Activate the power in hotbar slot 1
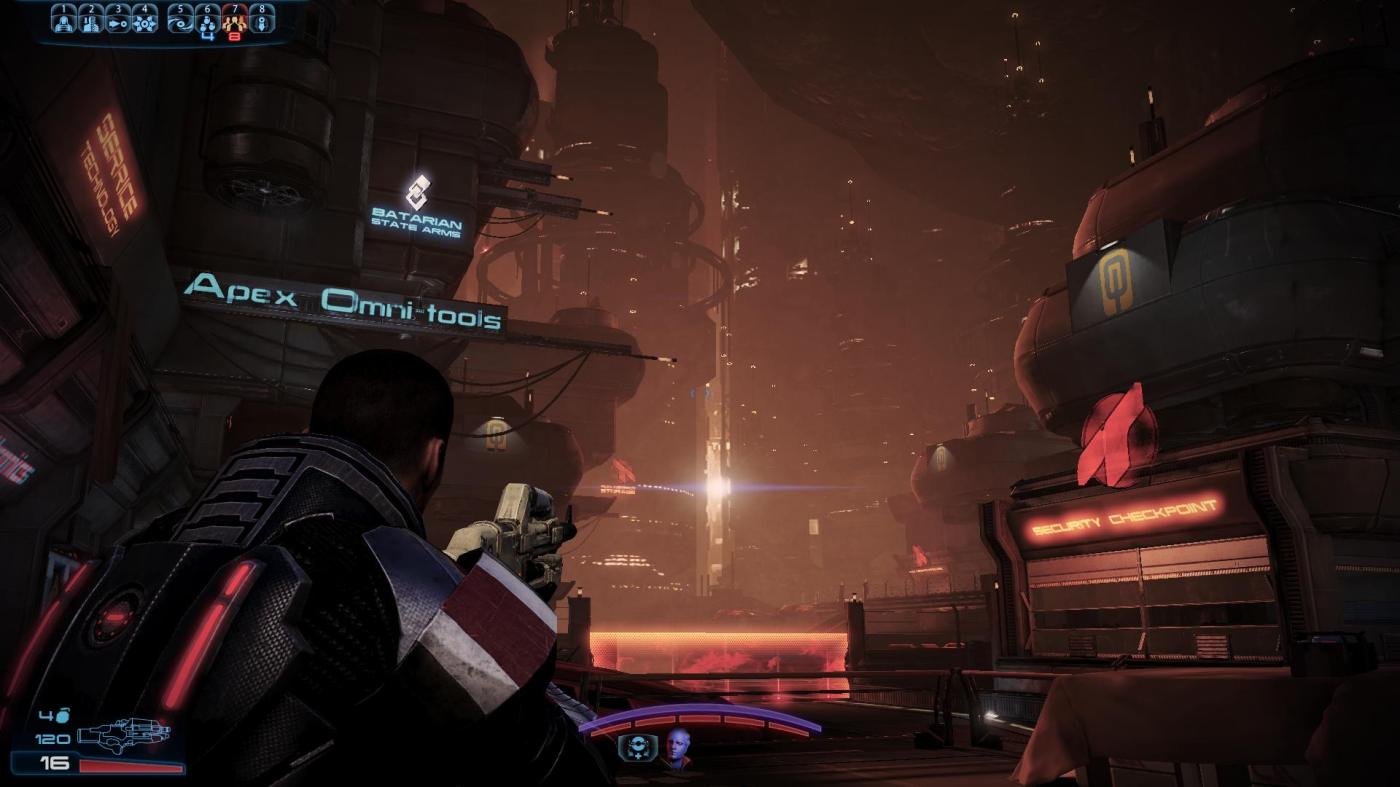The height and width of the screenshot is (787, 1400). 63,21
